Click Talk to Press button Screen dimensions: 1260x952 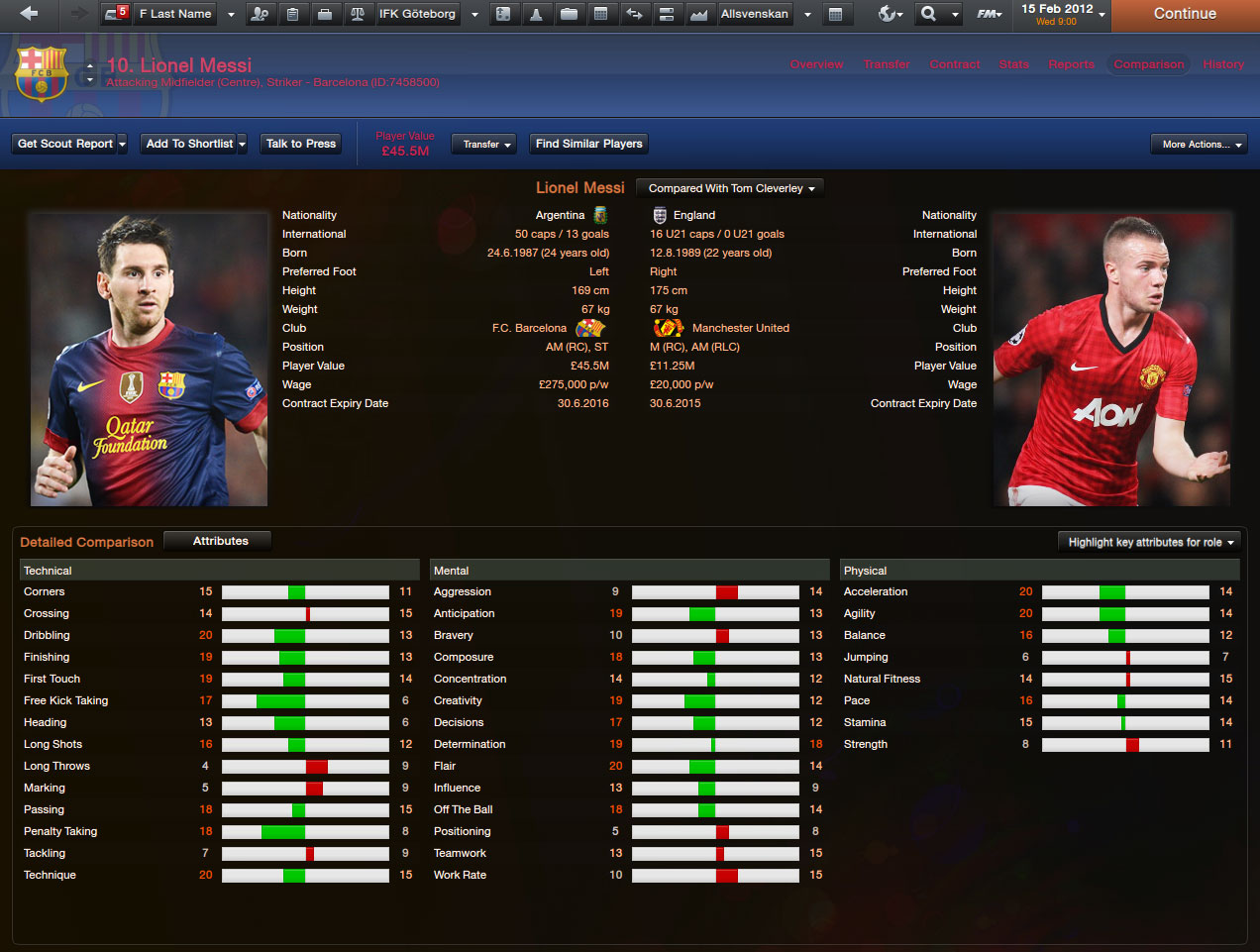pos(301,144)
